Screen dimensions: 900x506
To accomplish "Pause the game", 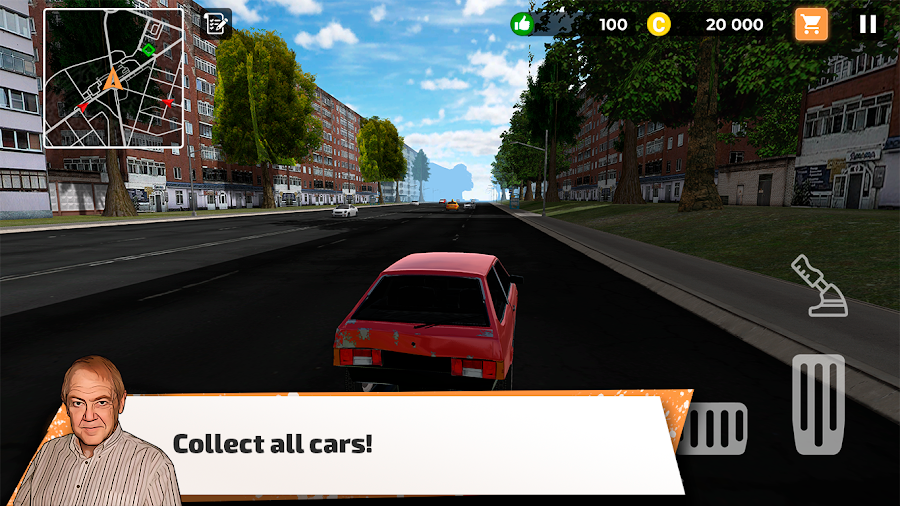I will coord(868,24).
